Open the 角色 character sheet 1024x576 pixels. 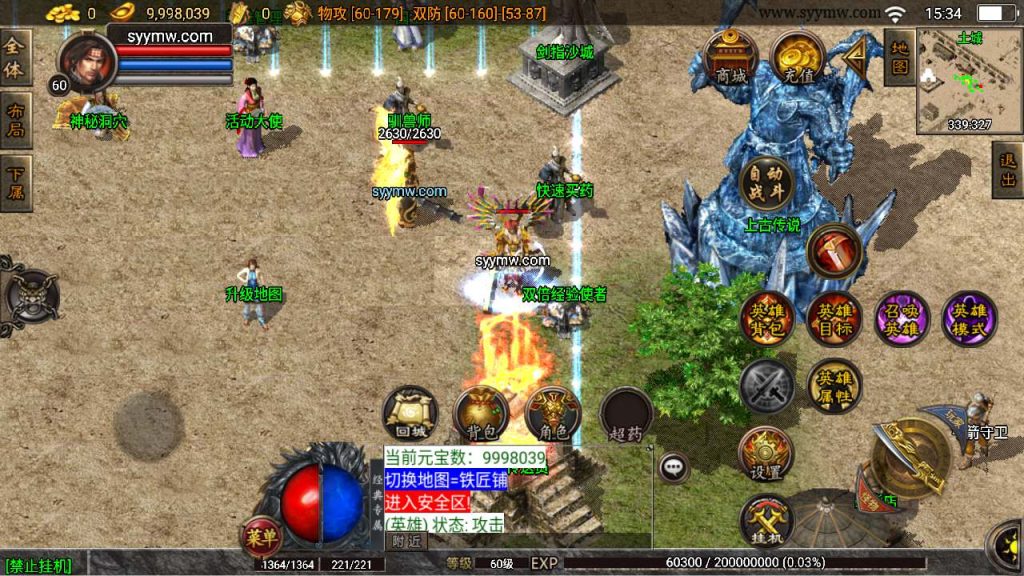[552, 413]
